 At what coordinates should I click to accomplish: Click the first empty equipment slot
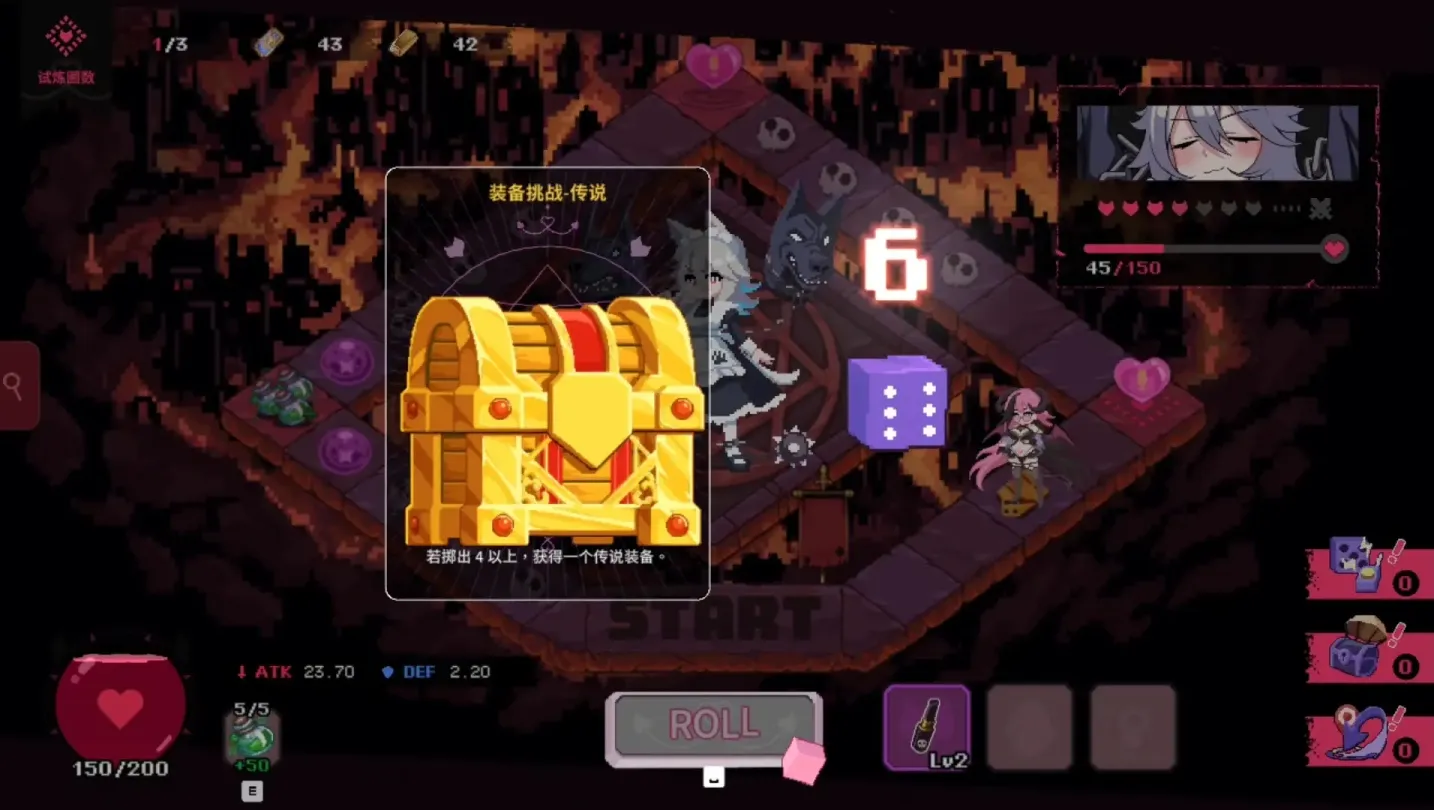coord(1030,727)
